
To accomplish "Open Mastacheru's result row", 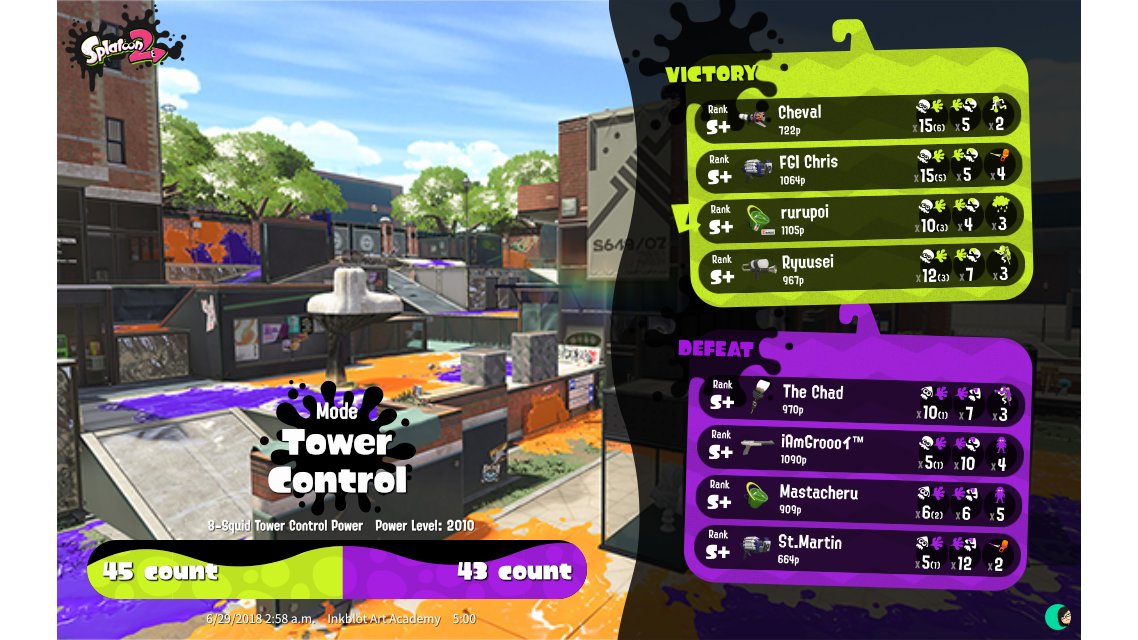I will pyautogui.click(x=857, y=499).
